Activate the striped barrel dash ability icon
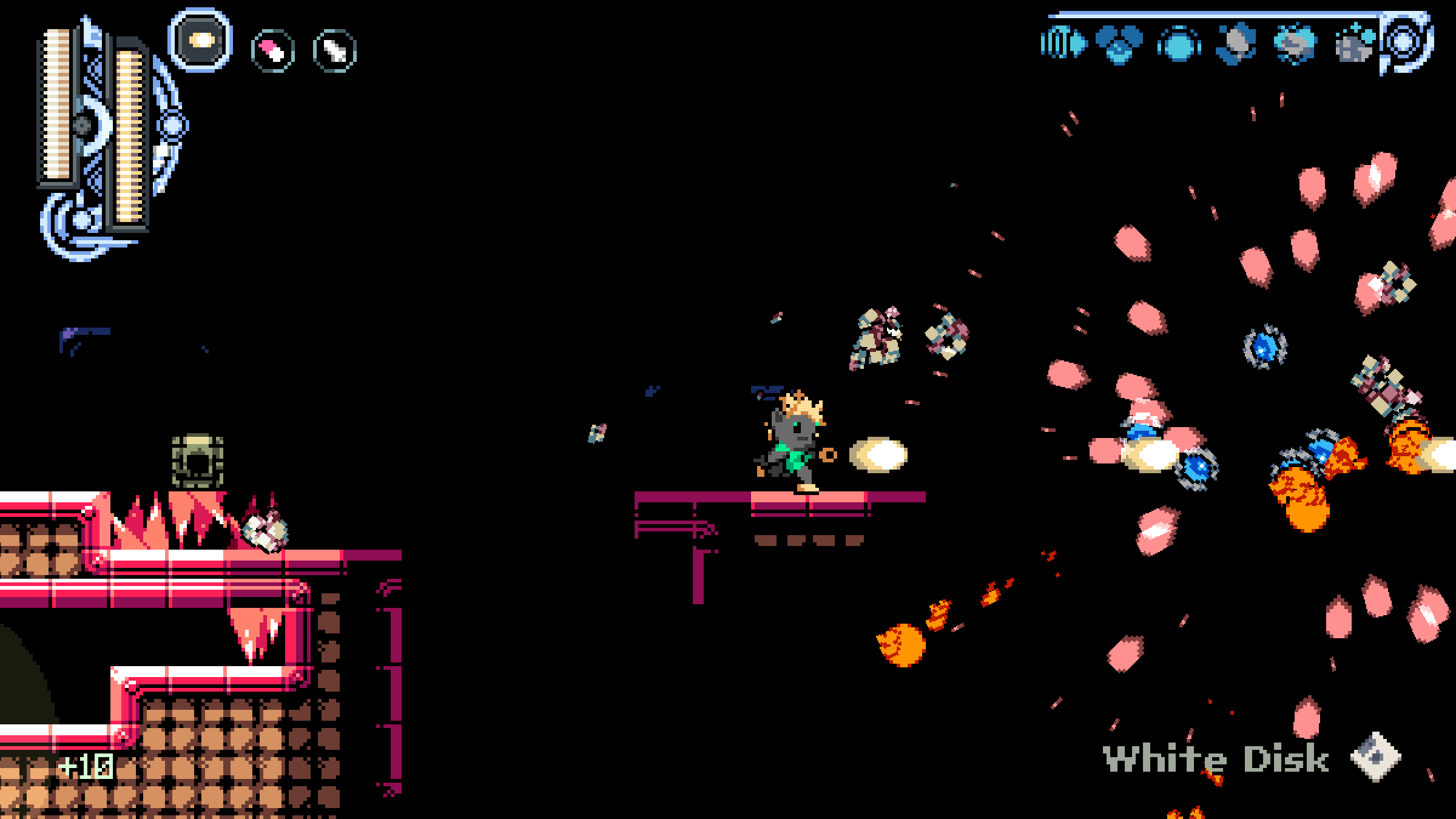Viewport: 1456px width, 819px height. tap(1063, 44)
